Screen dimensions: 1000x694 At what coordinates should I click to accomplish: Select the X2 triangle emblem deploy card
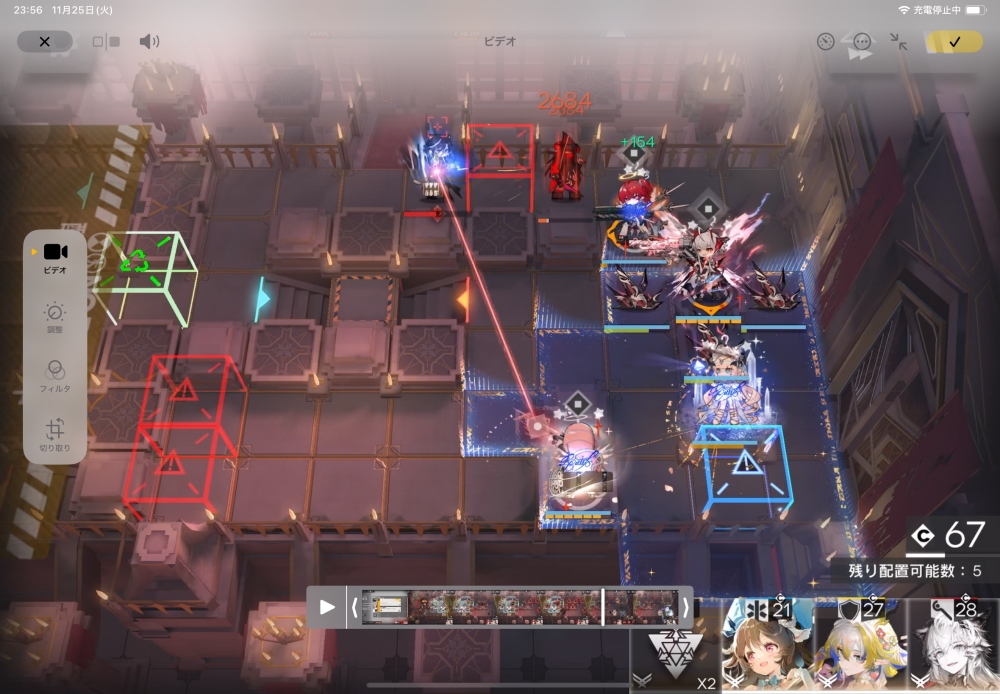(x=675, y=648)
